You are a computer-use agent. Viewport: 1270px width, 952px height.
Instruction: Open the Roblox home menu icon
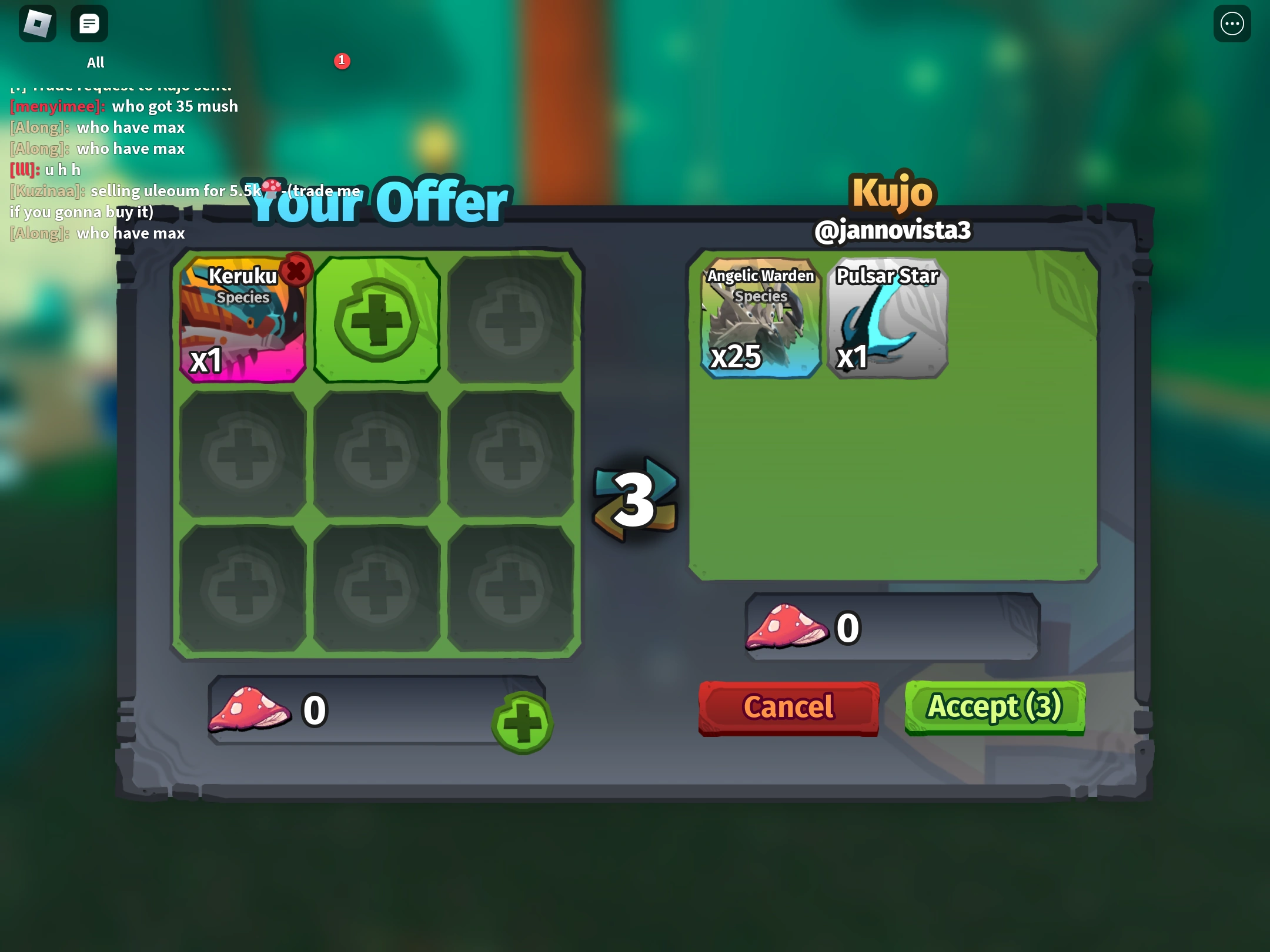coord(38,24)
